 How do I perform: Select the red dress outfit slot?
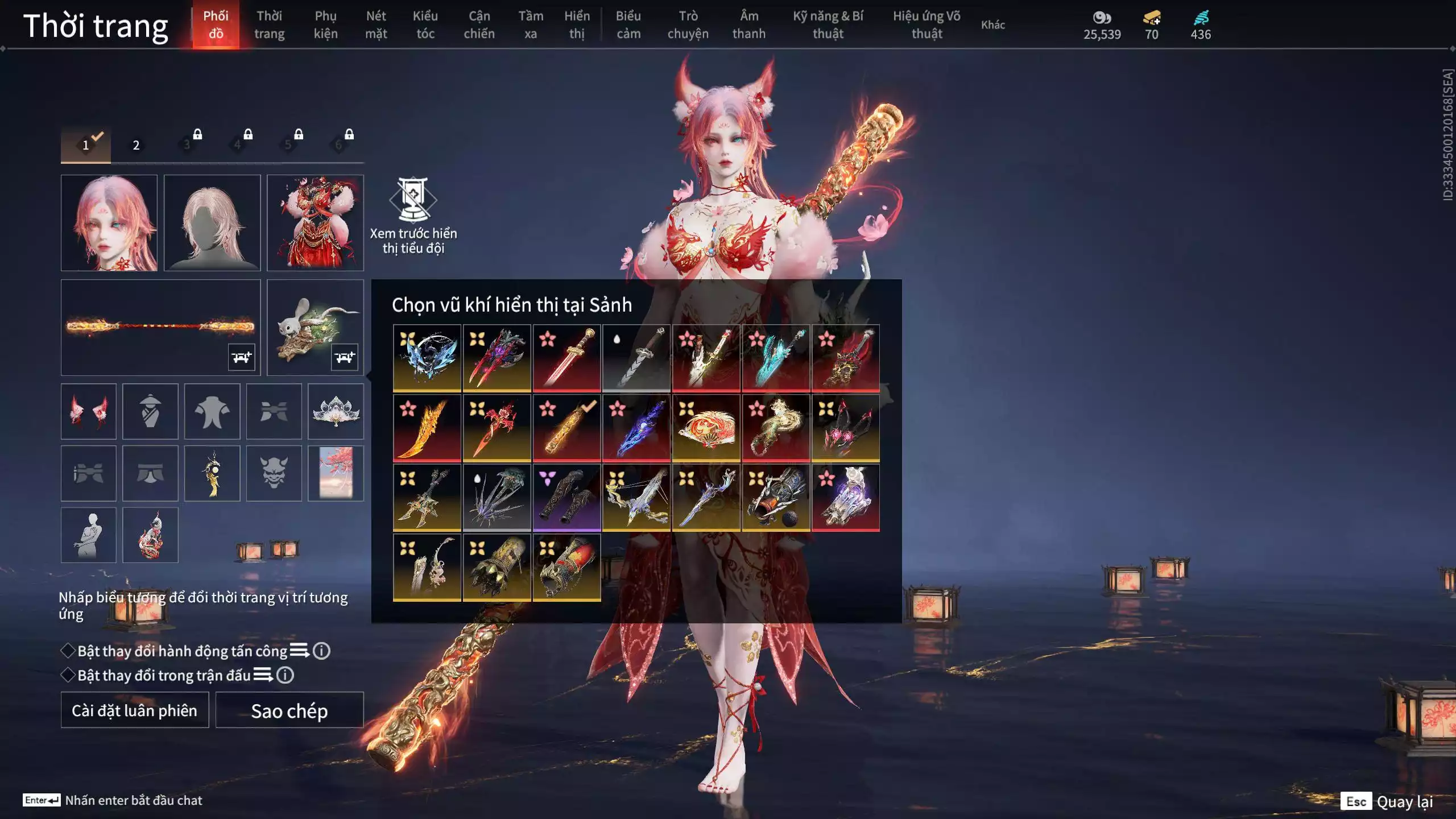click(315, 222)
